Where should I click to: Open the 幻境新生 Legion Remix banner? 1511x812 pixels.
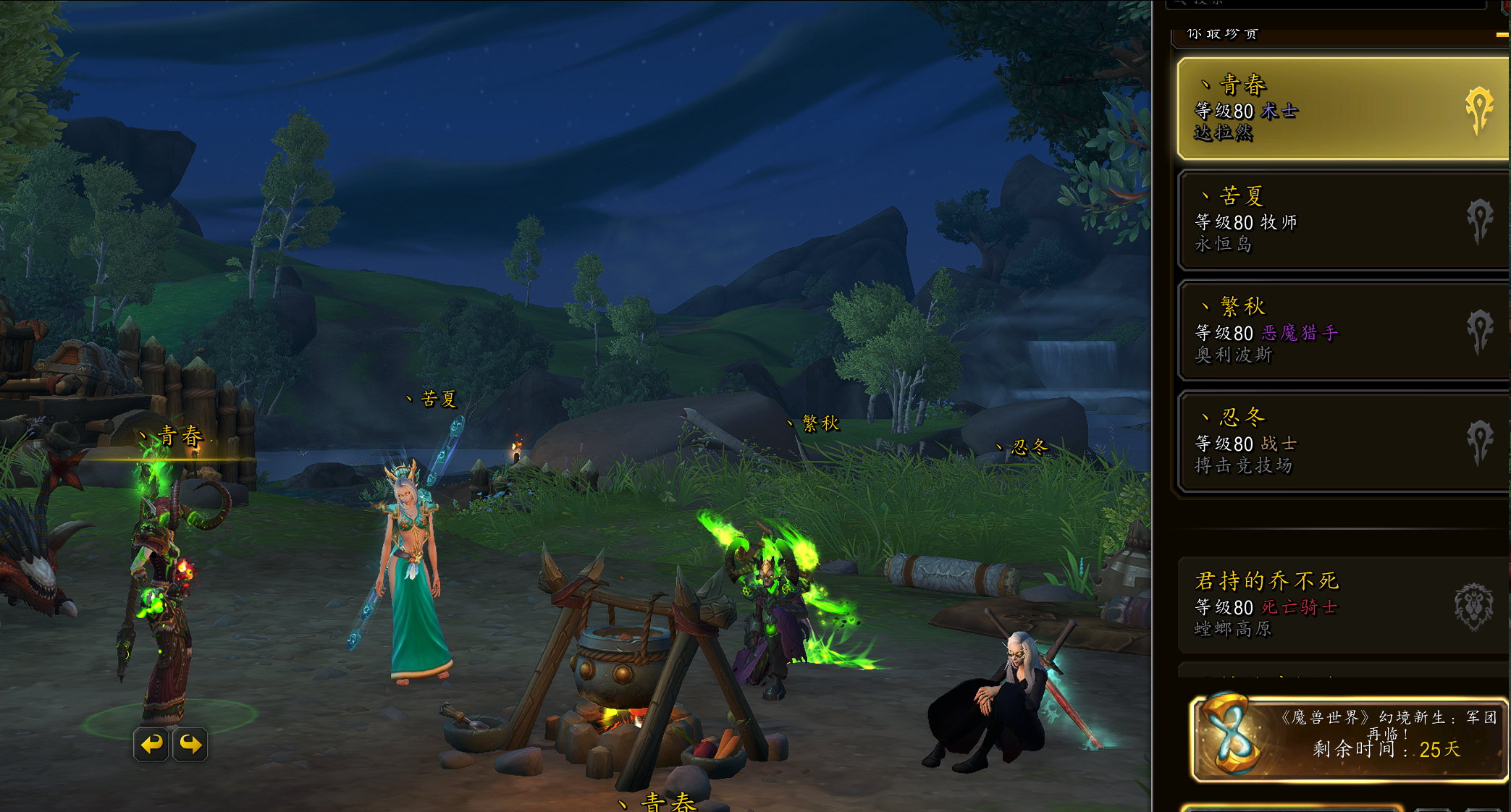(1349, 738)
